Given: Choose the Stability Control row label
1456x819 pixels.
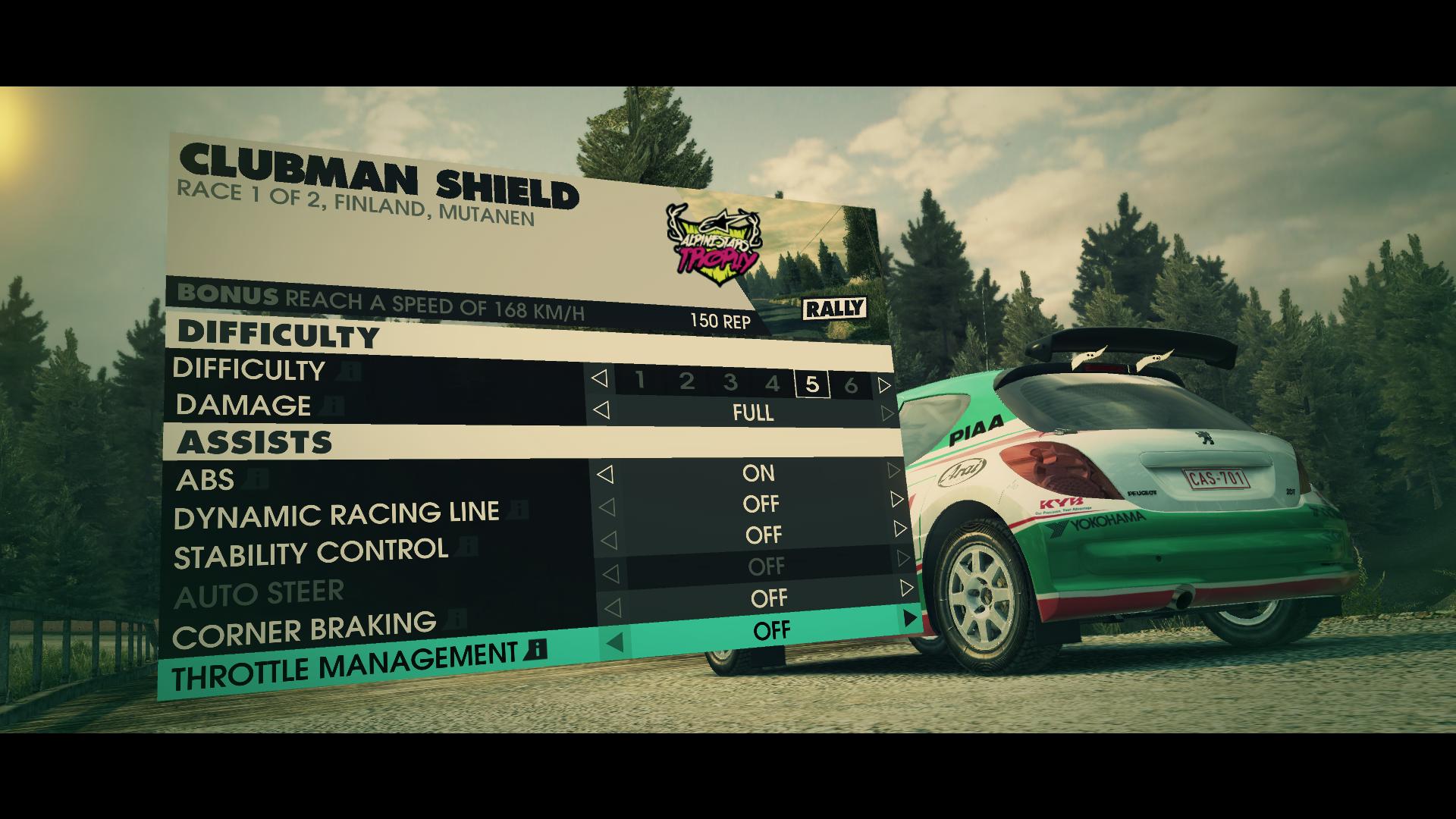Looking at the screenshot, I should 311,553.
